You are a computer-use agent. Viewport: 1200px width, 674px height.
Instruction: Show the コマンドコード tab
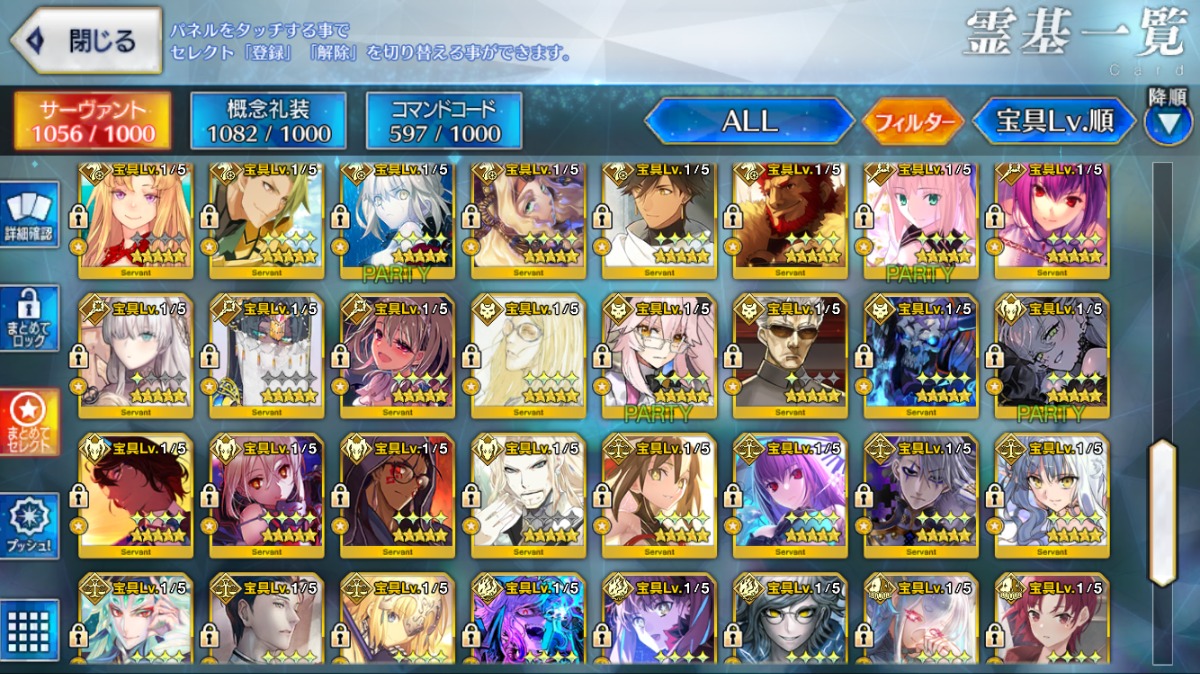(444, 121)
